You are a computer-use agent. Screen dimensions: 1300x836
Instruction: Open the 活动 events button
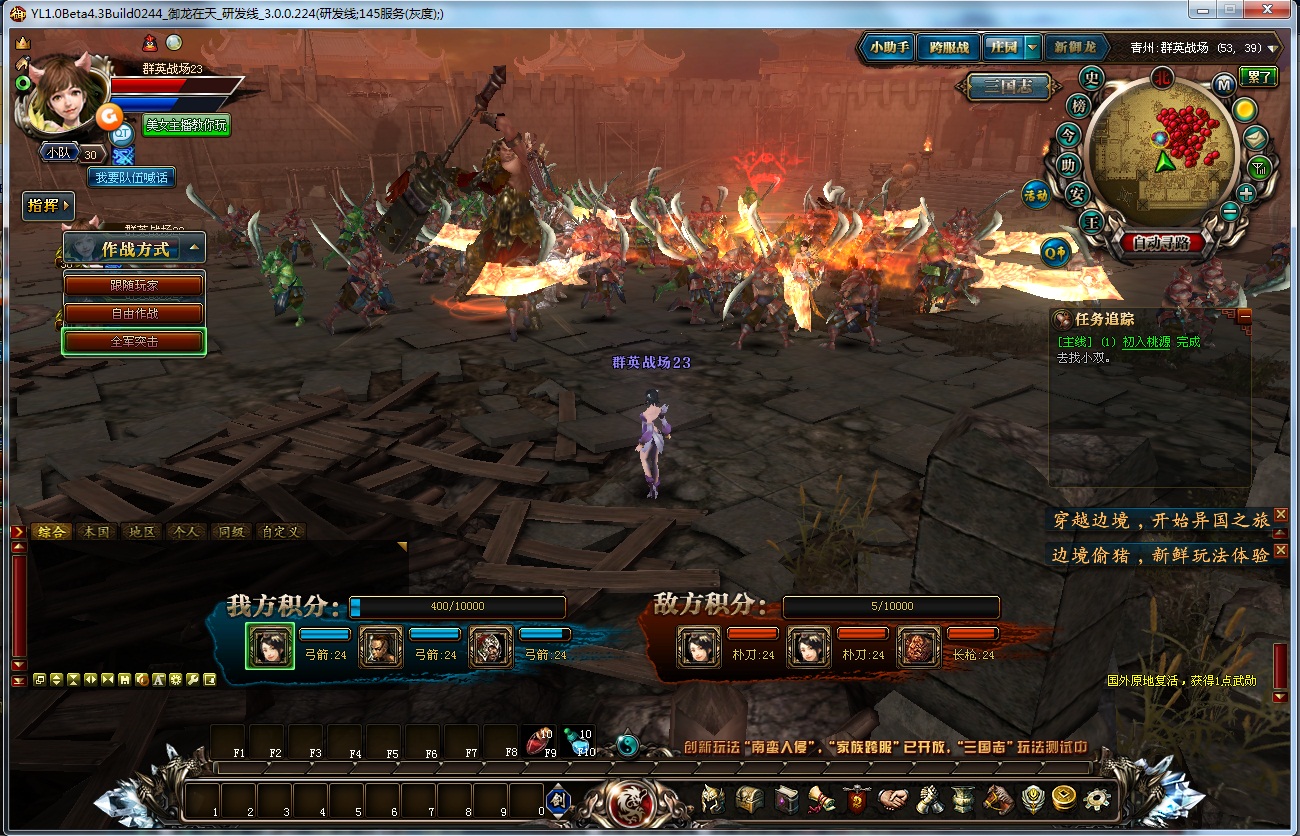click(x=1035, y=196)
